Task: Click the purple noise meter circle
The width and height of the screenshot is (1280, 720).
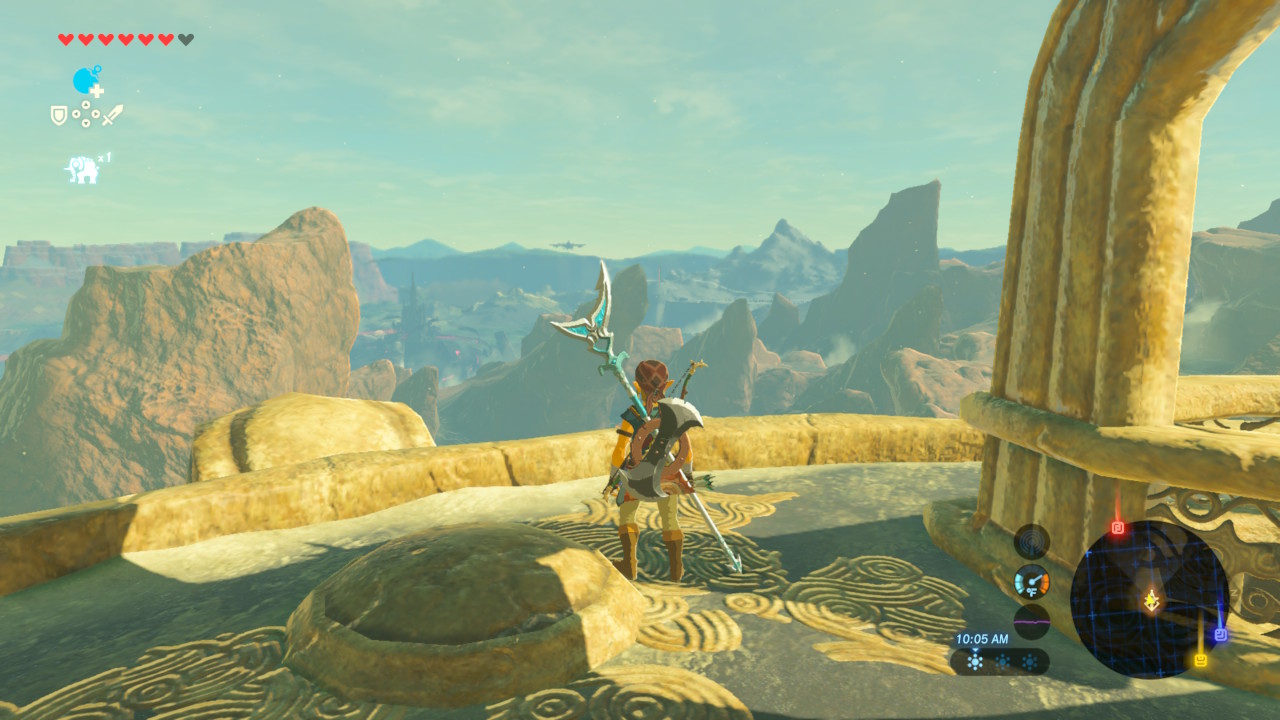Action: coord(1031,621)
